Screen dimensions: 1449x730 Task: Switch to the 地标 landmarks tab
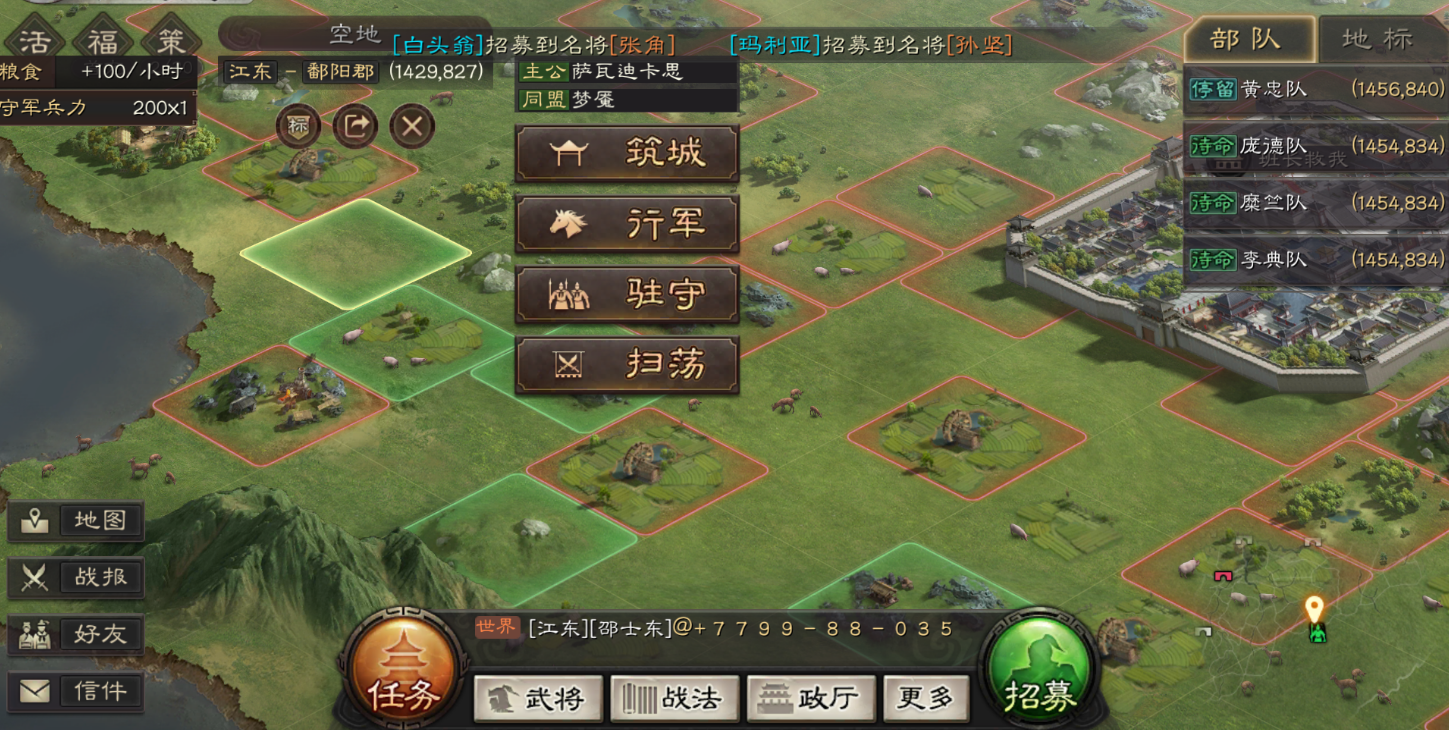[1378, 40]
